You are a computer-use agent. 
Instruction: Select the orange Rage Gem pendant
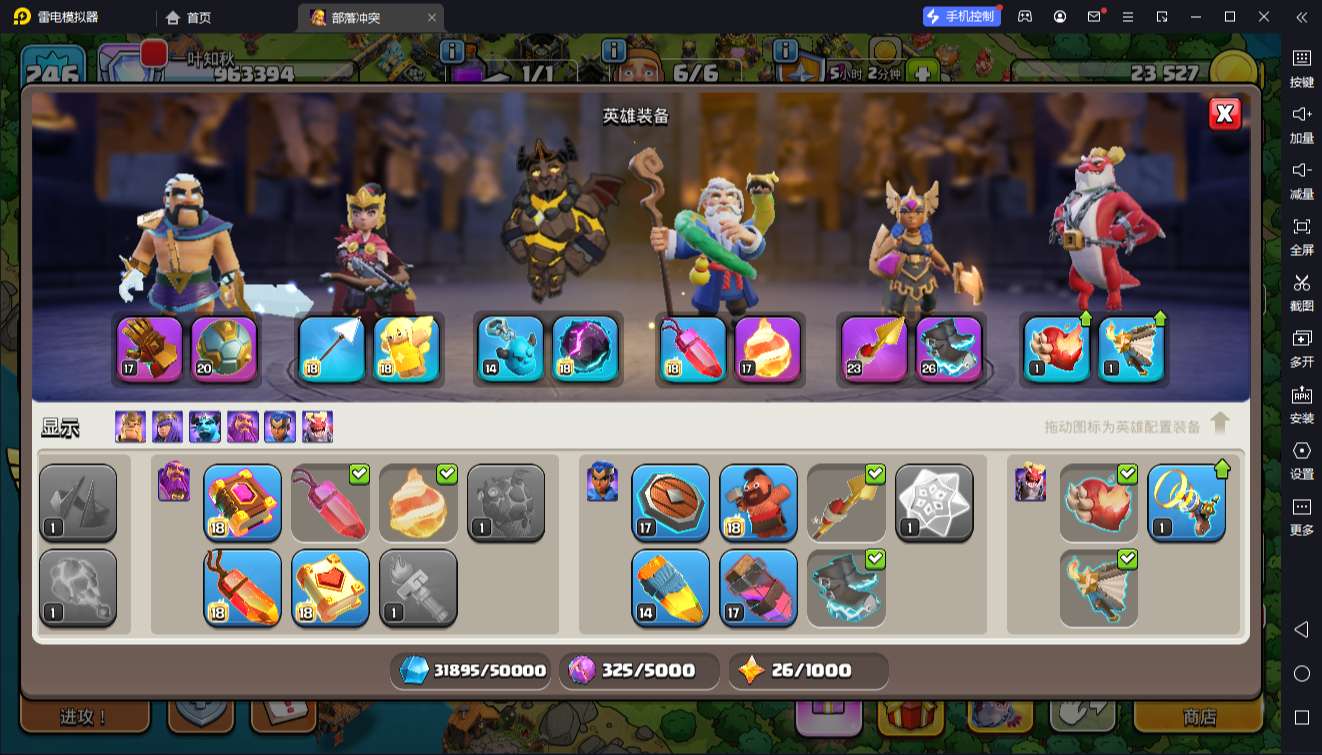243,587
